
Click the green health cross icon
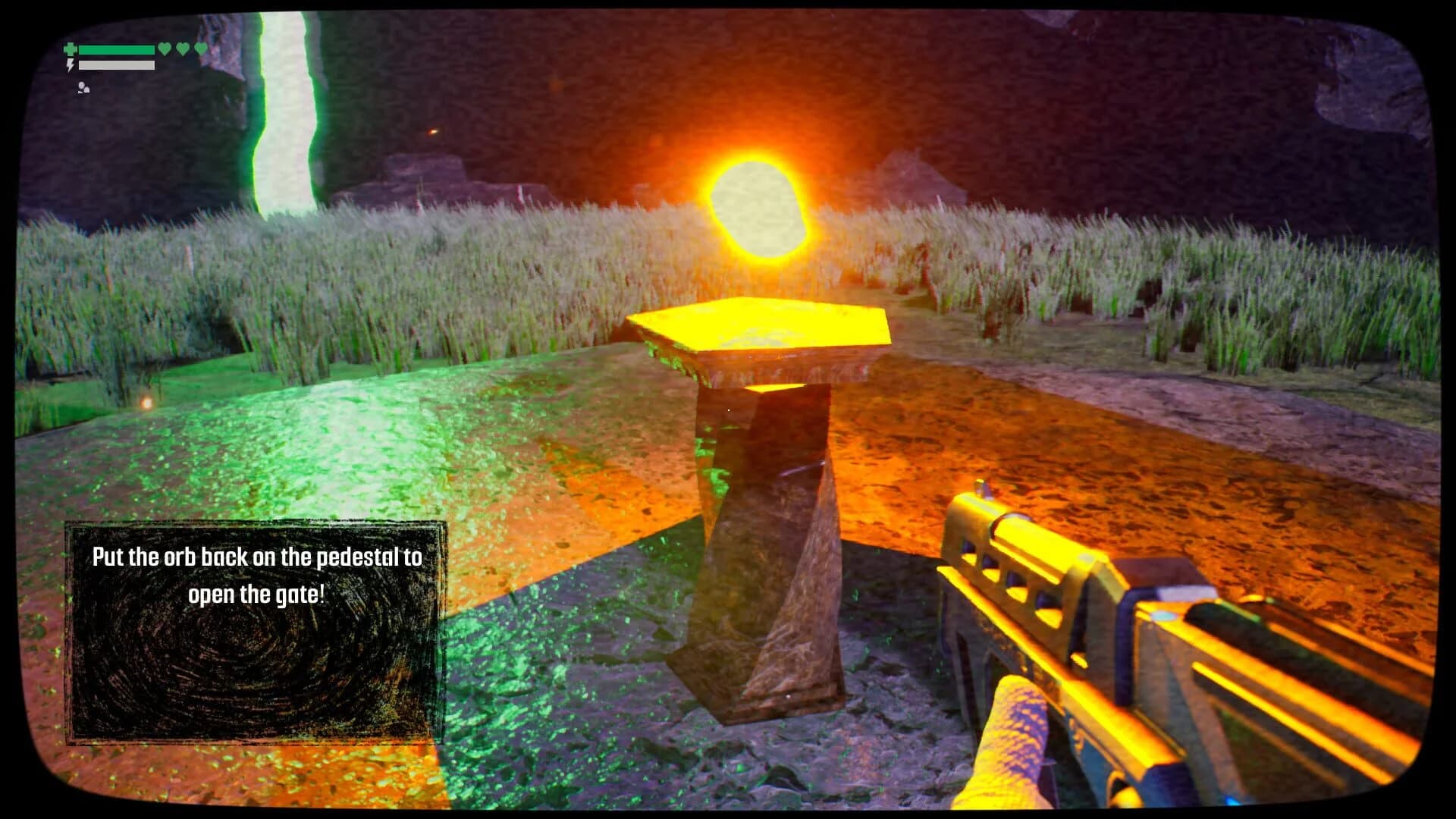tap(70, 49)
